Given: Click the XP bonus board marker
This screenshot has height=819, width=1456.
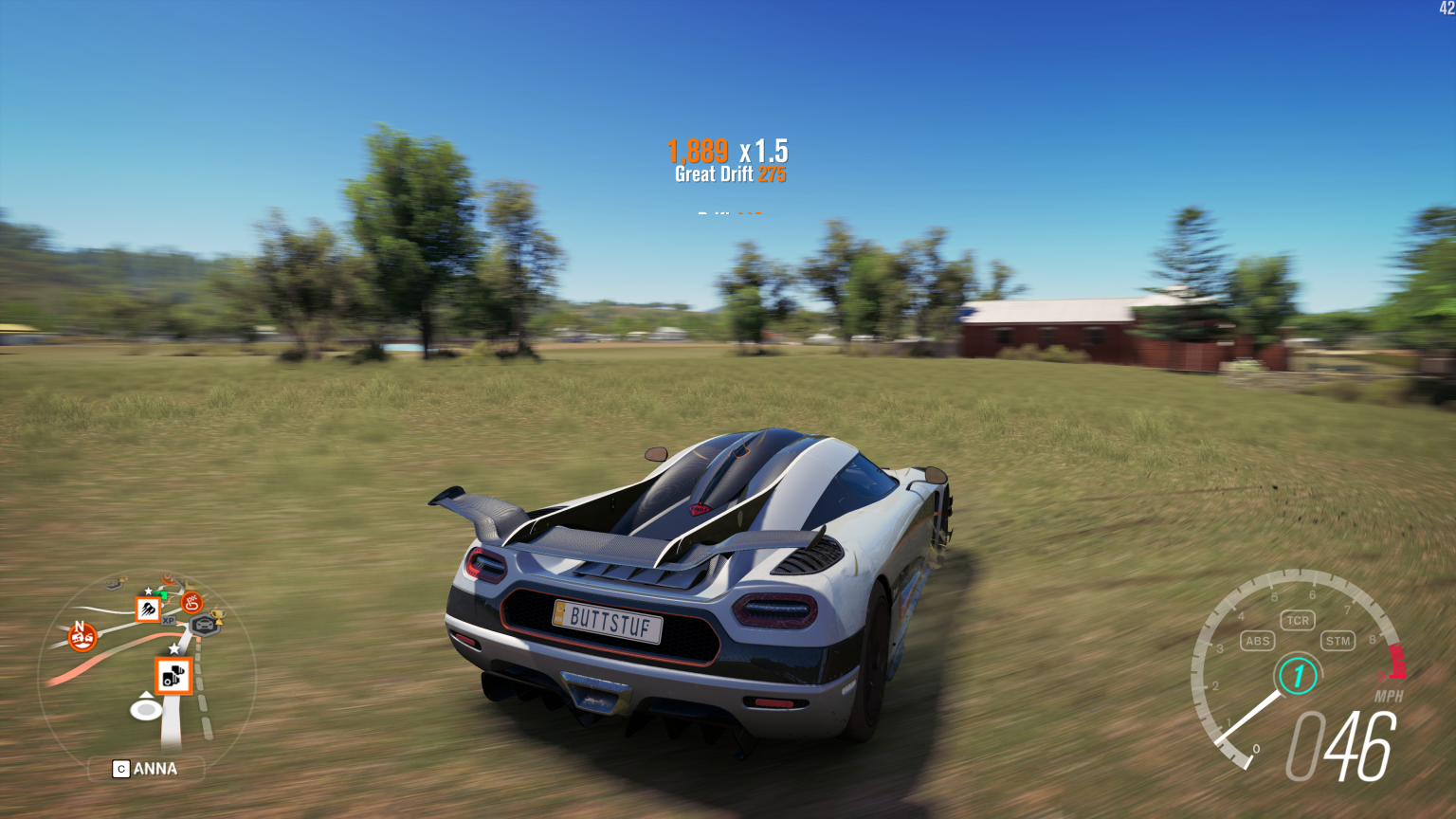Looking at the screenshot, I should point(168,621).
